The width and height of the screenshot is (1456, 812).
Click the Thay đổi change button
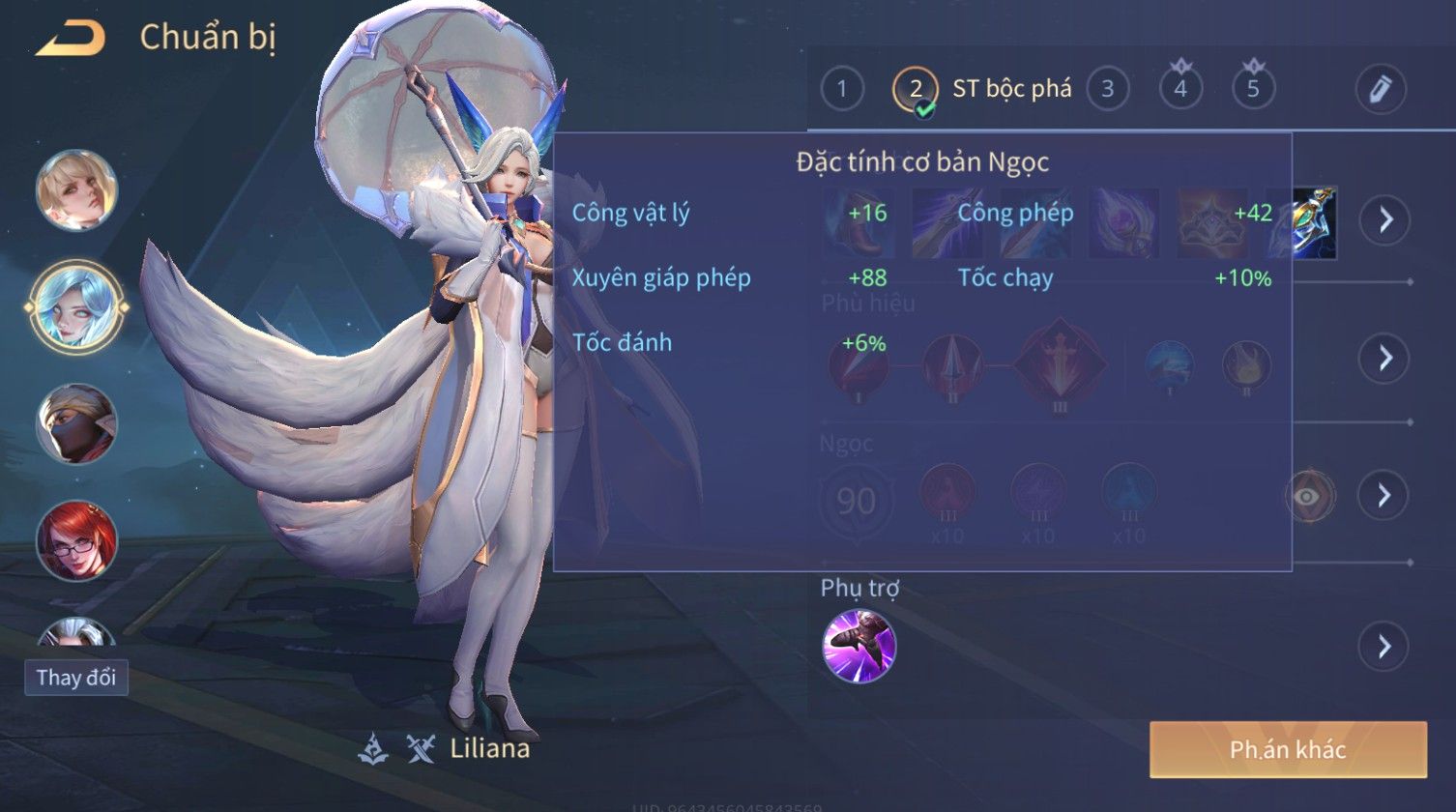pos(76,678)
